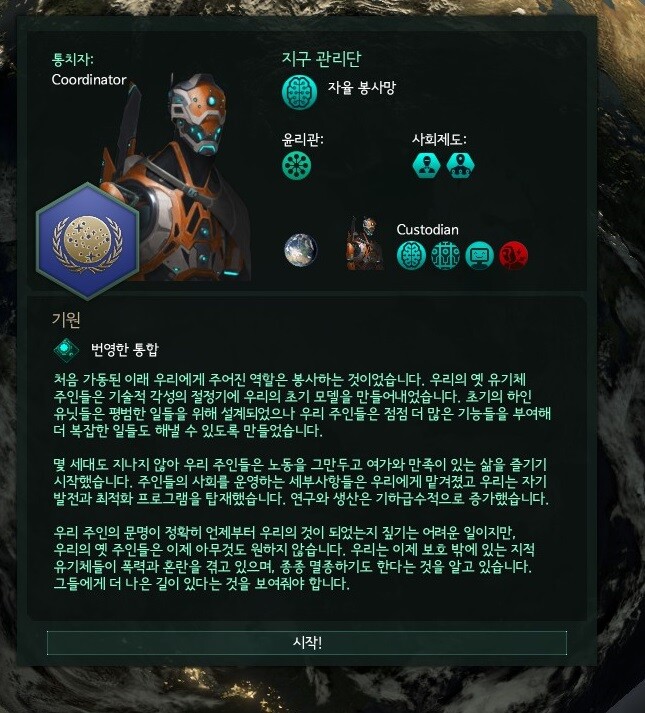Select the 자율 봉사망 brain authority icon
The width and height of the screenshot is (645, 713).
[x=300, y=92]
